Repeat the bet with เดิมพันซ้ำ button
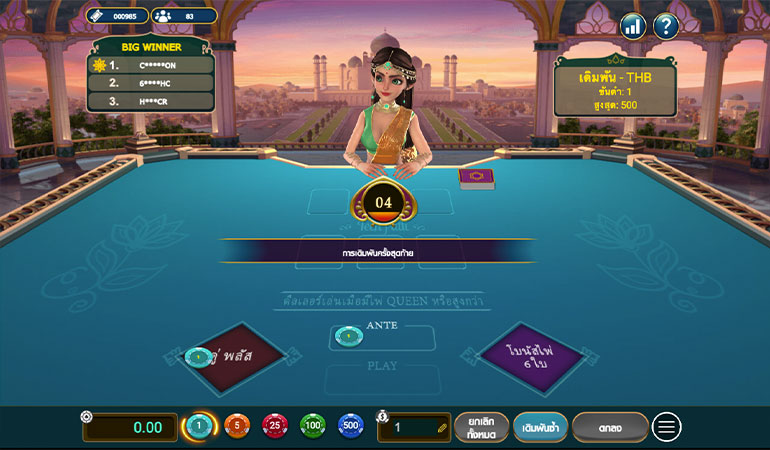This screenshot has width=770, height=450. pyautogui.click(x=541, y=427)
